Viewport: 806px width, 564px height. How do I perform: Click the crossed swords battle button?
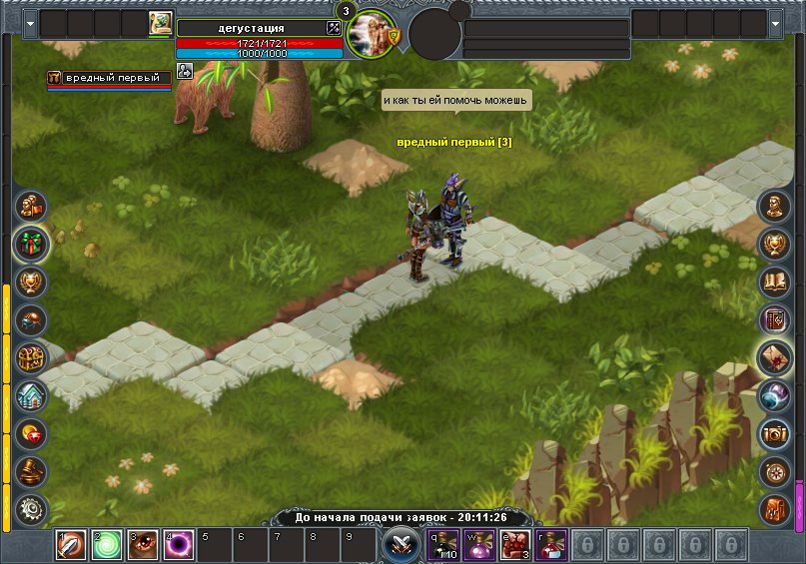(399, 544)
